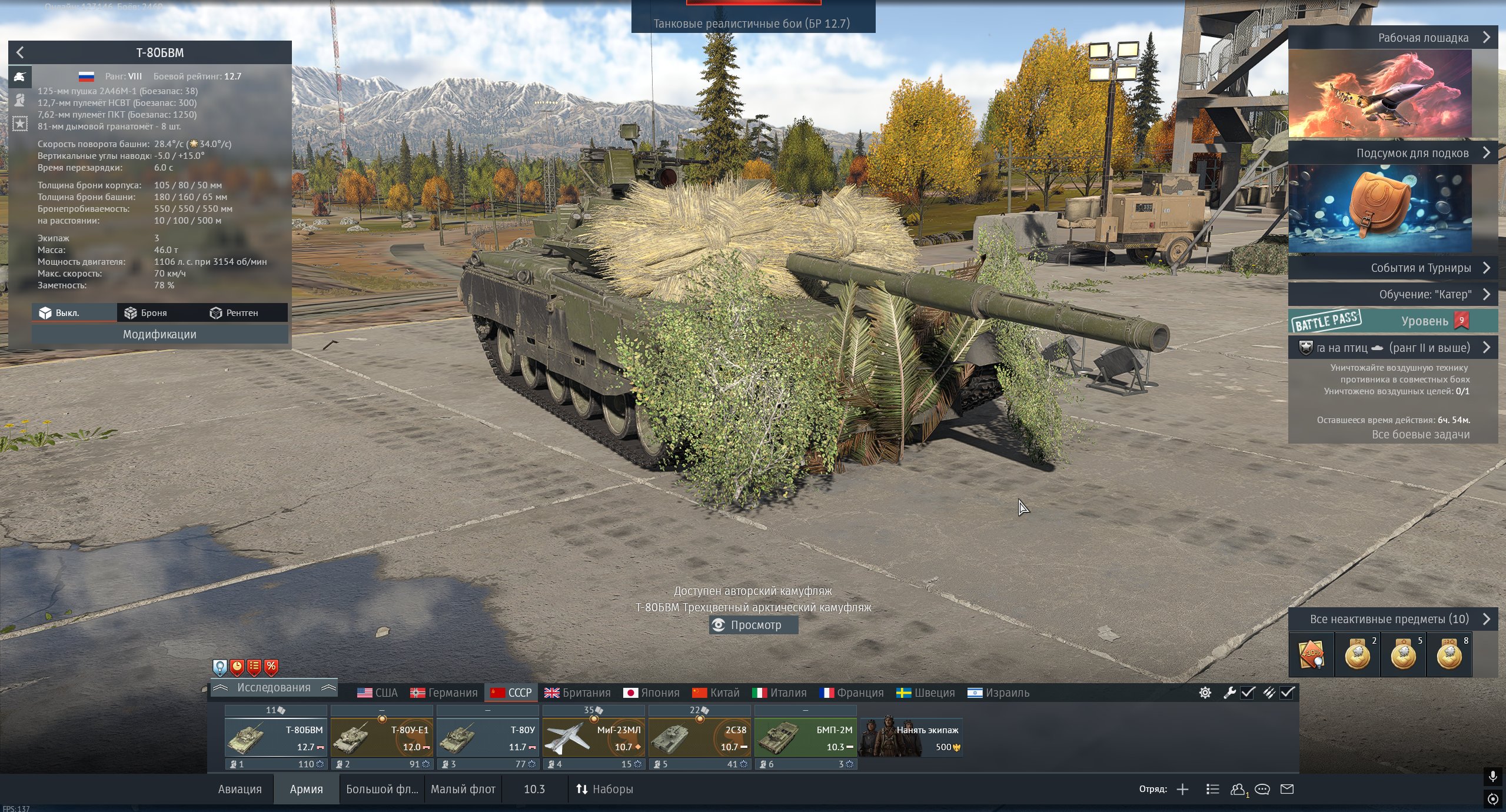This screenshot has width=1506, height=812.
Task: Open the Наборы presets list
Action: click(x=604, y=789)
